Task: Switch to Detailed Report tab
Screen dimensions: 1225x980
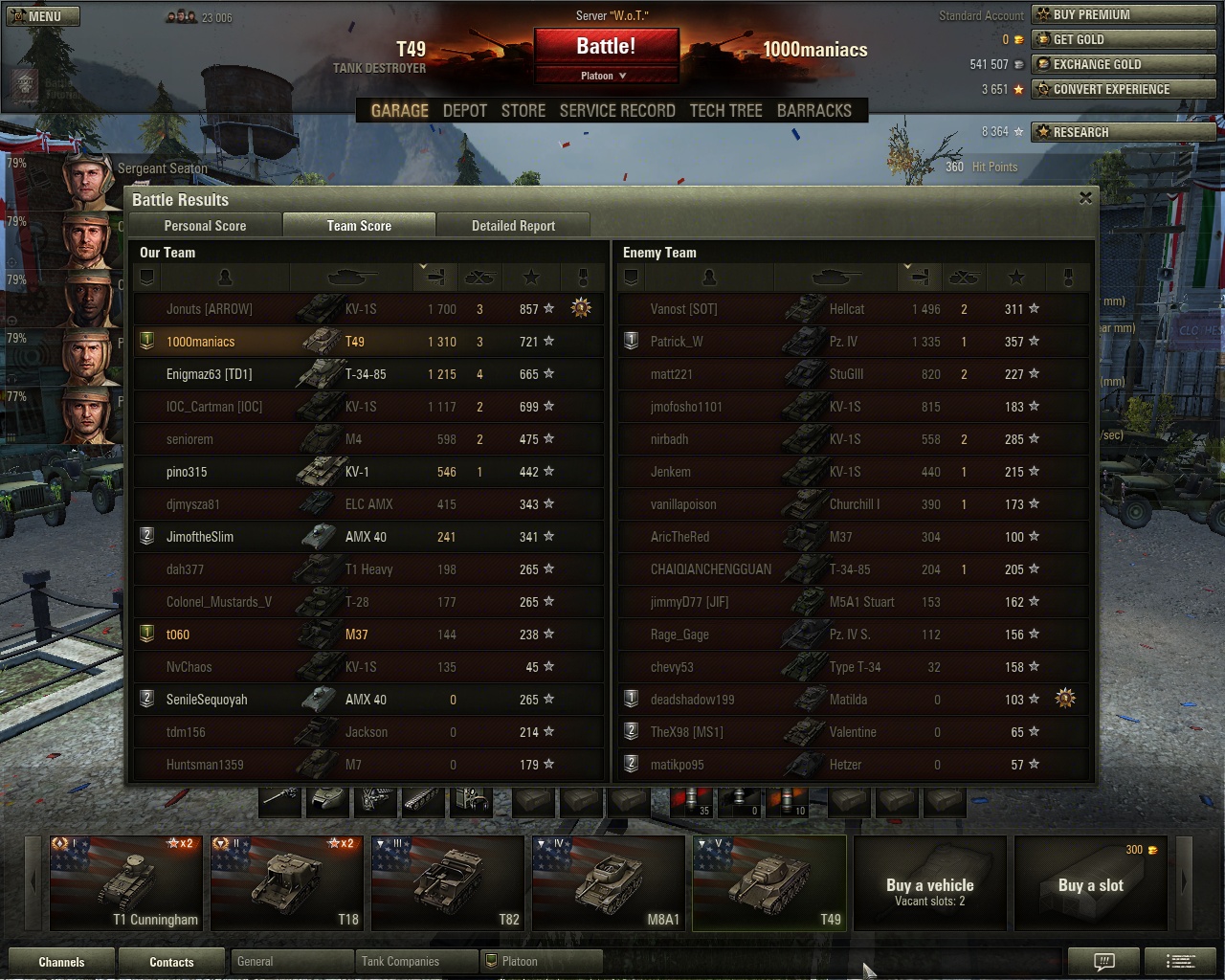Action: [x=513, y=226]
